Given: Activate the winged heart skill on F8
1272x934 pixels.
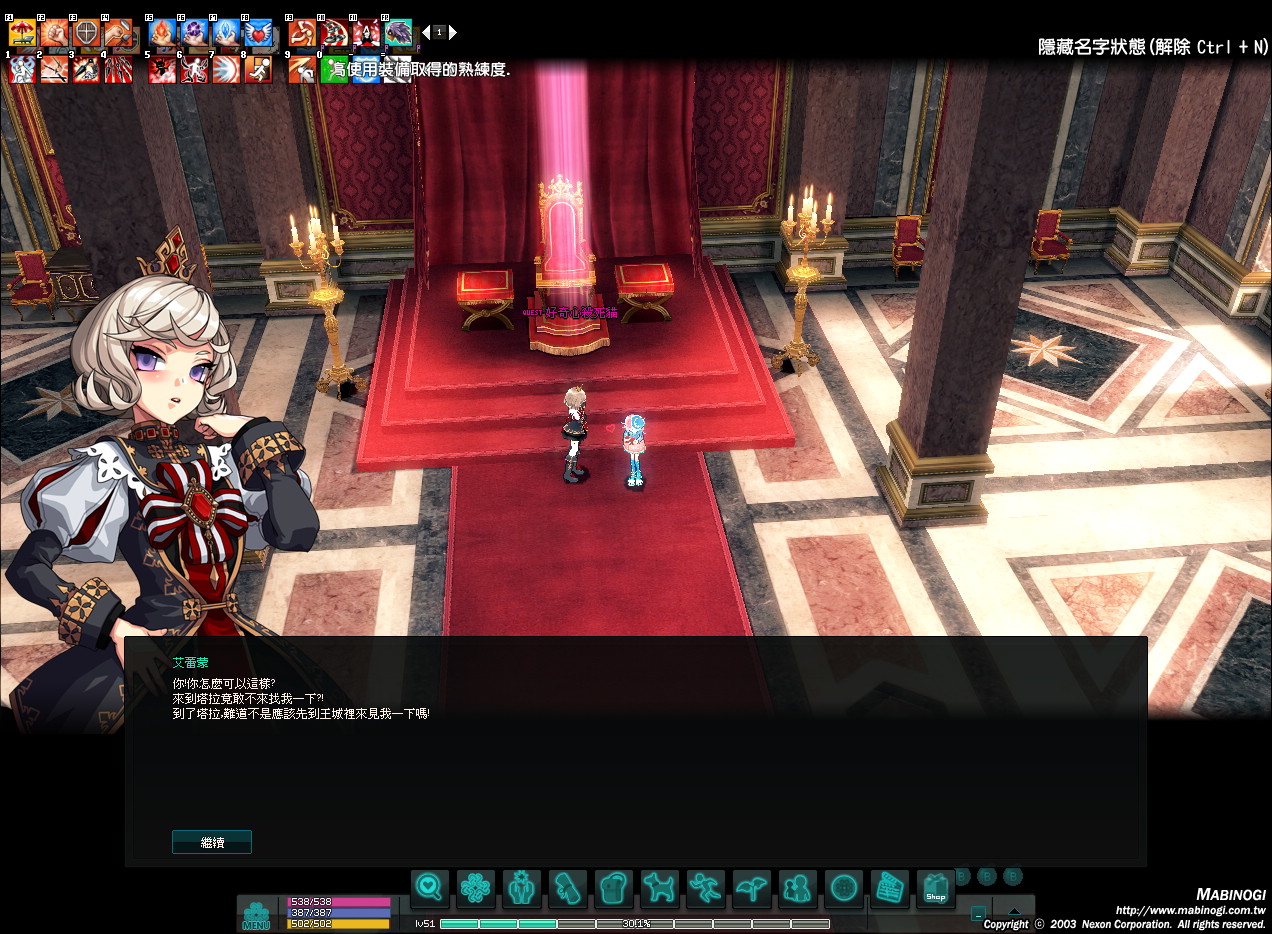Looking at the screenshot, I should (258, 33).
